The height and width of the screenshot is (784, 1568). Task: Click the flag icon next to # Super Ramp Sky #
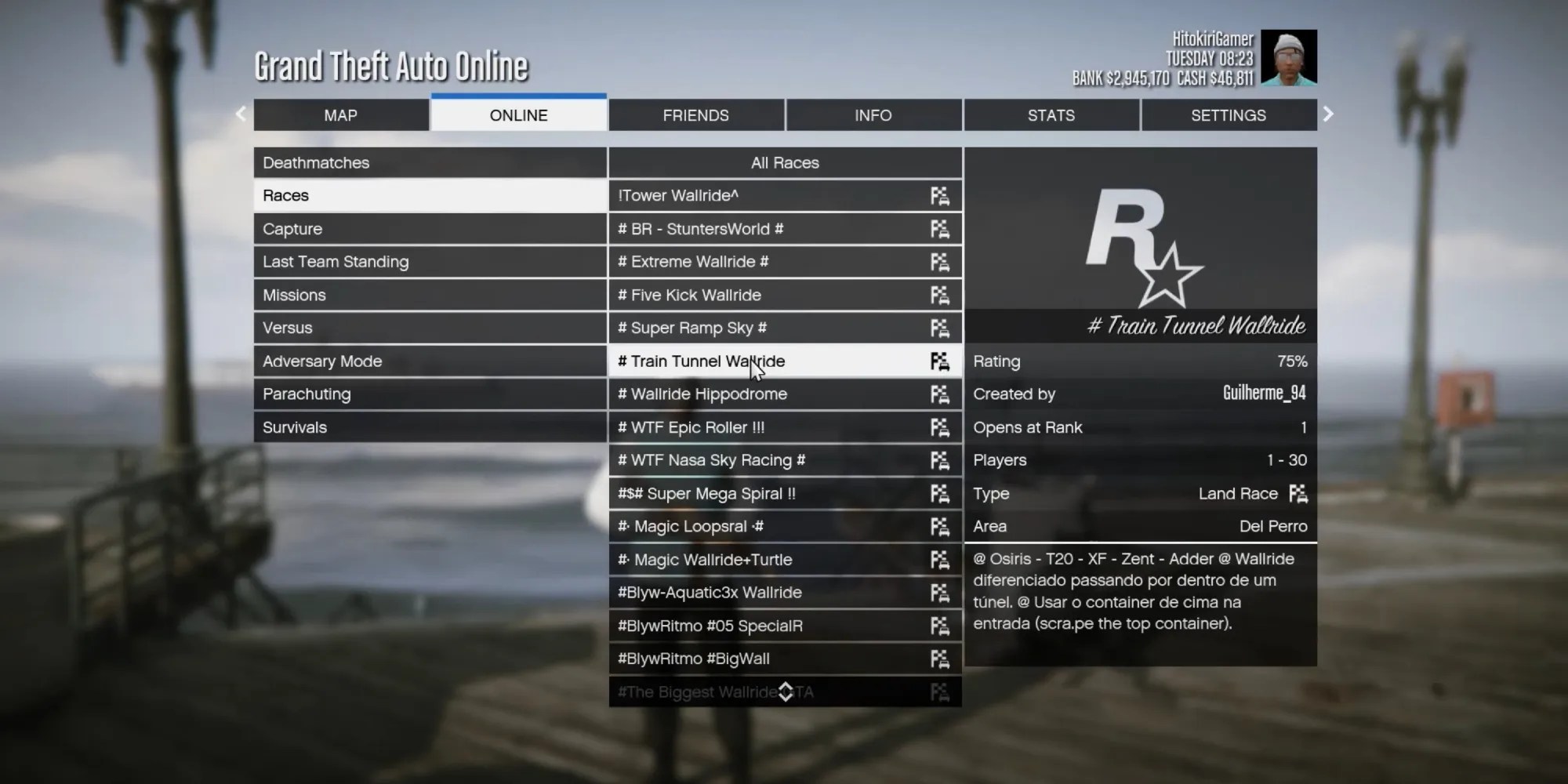pyautogui.click(x=939, y=328)
